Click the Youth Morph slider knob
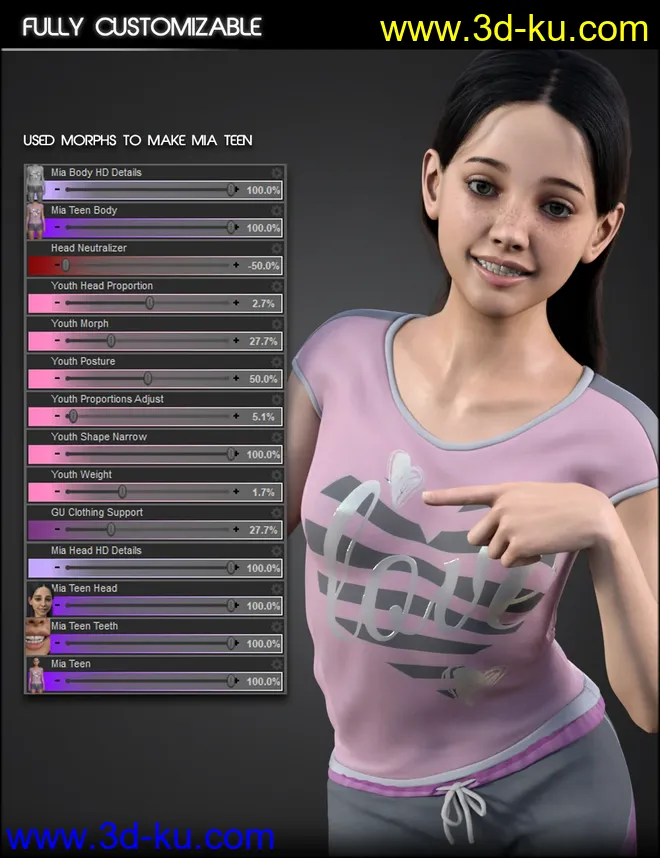Viewport: 660px width, 858px height. (x=111, y=340)
